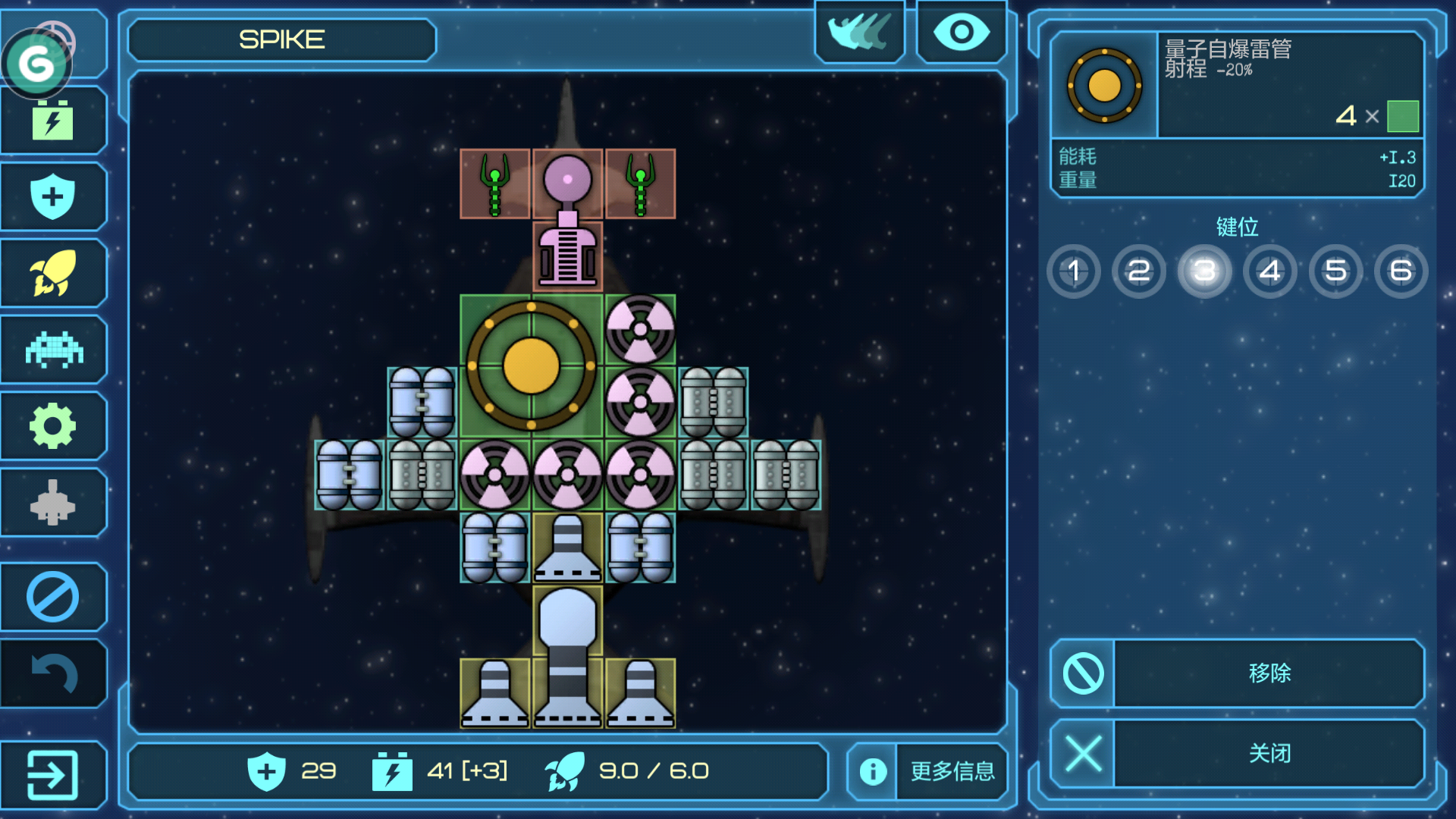Viewport: 1456px width, 819px height.
Task: Open the space invader drone category
Action: [52, 350]
